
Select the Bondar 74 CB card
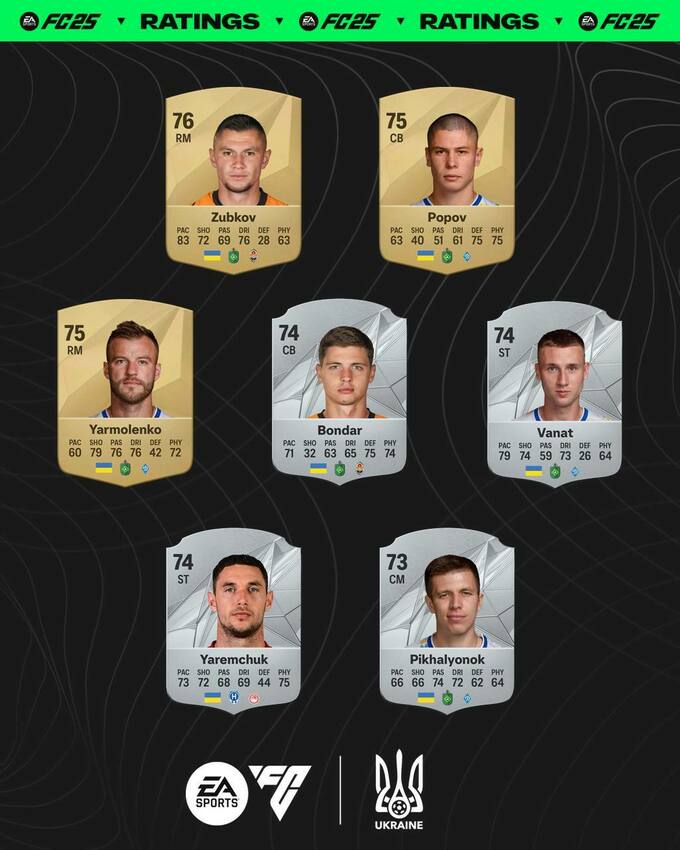pos(339,392)
